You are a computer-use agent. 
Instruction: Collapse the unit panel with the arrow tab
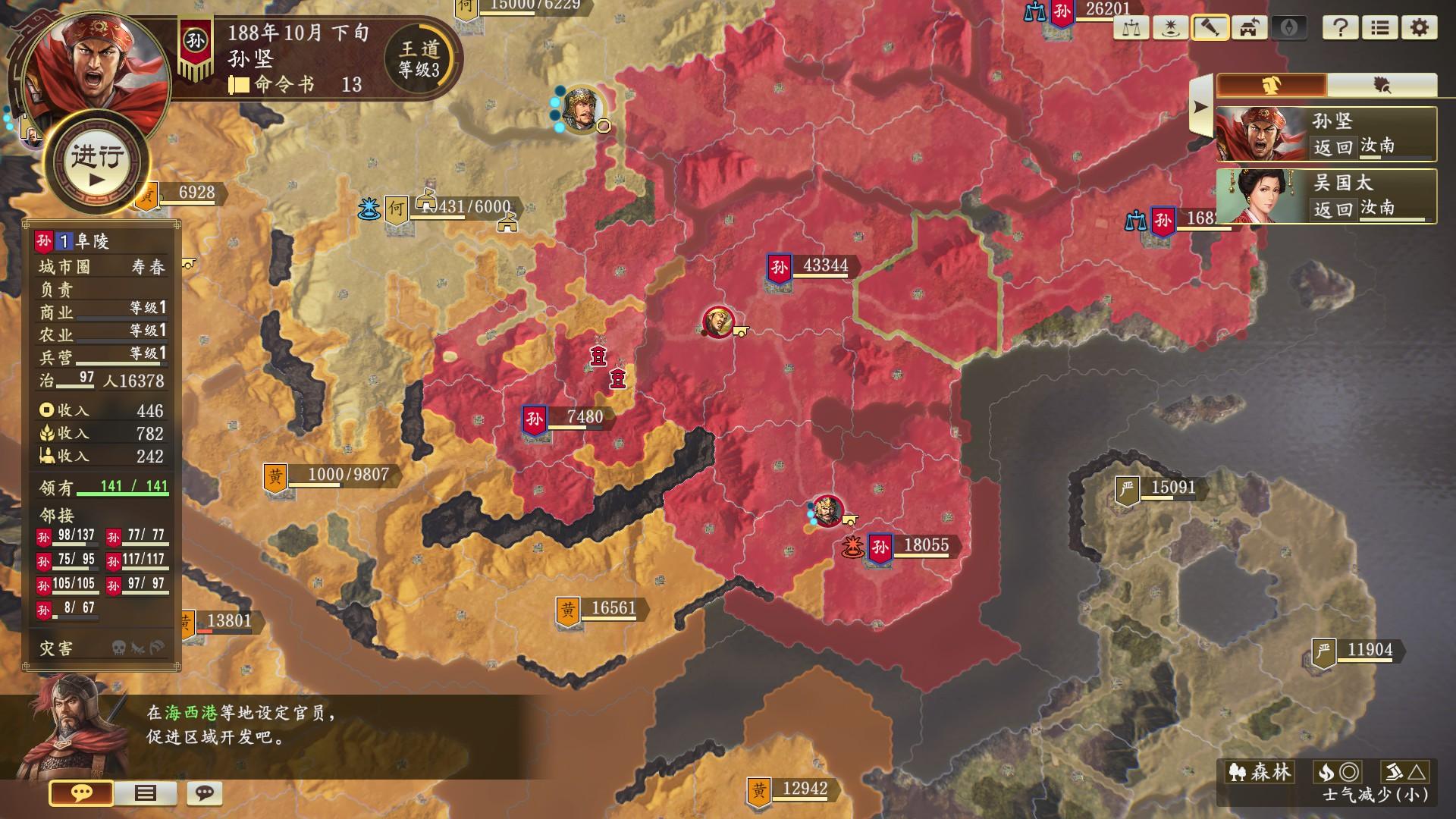pos(1200,106)
